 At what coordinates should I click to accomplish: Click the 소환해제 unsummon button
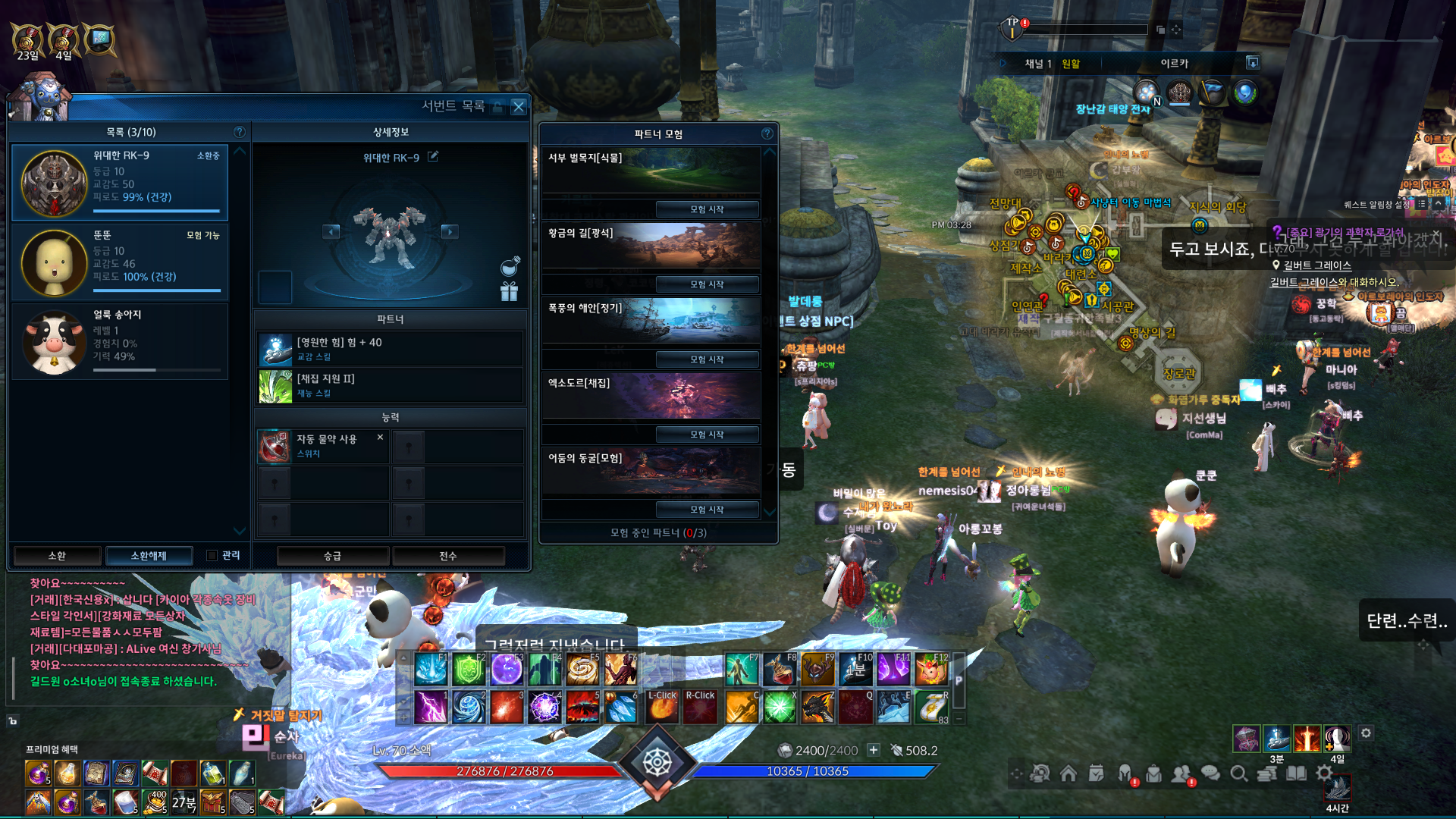click(x=149, y=556)
